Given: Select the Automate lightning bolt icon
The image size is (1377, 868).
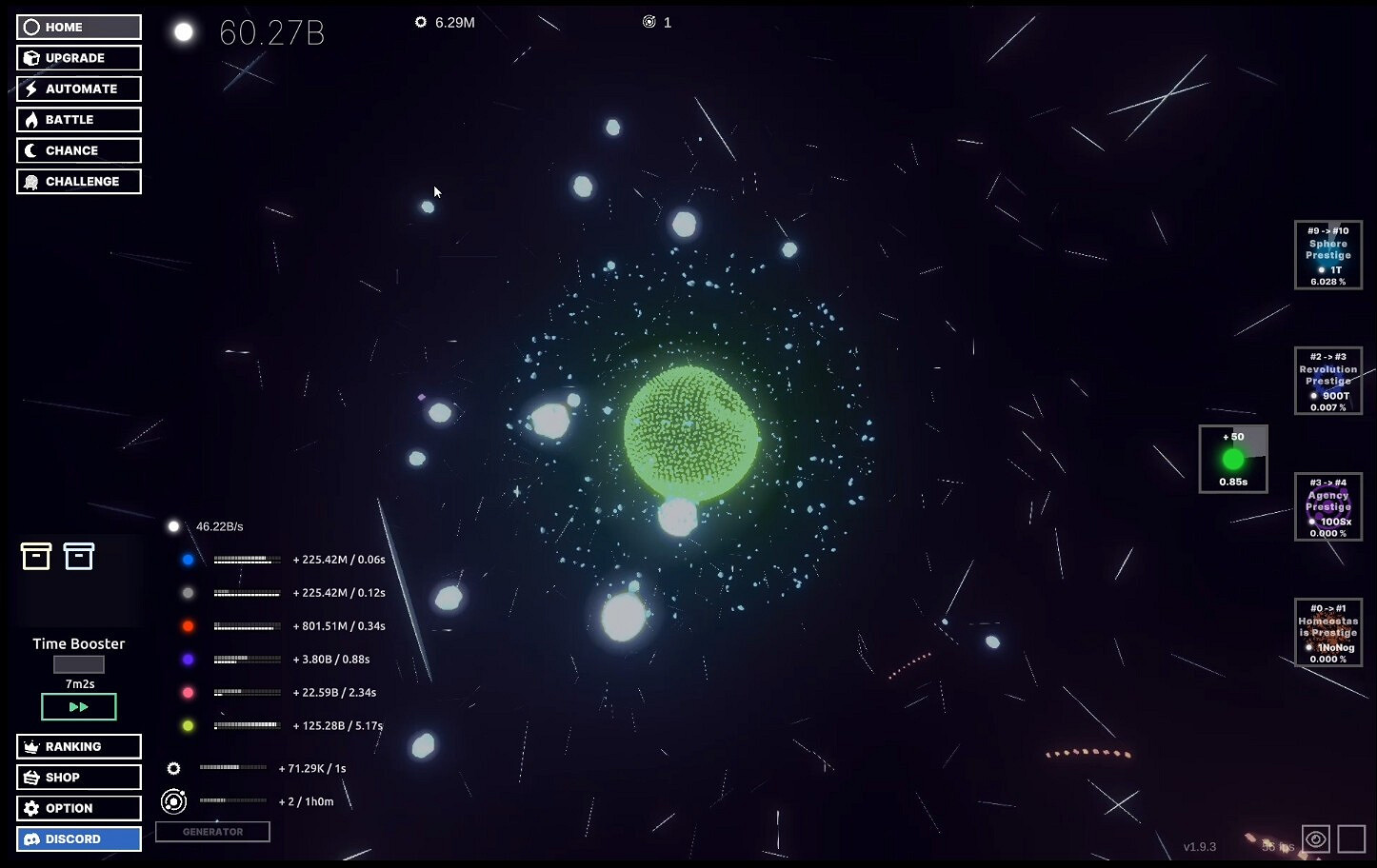Looking at the screenshot, I should [31, 89].
